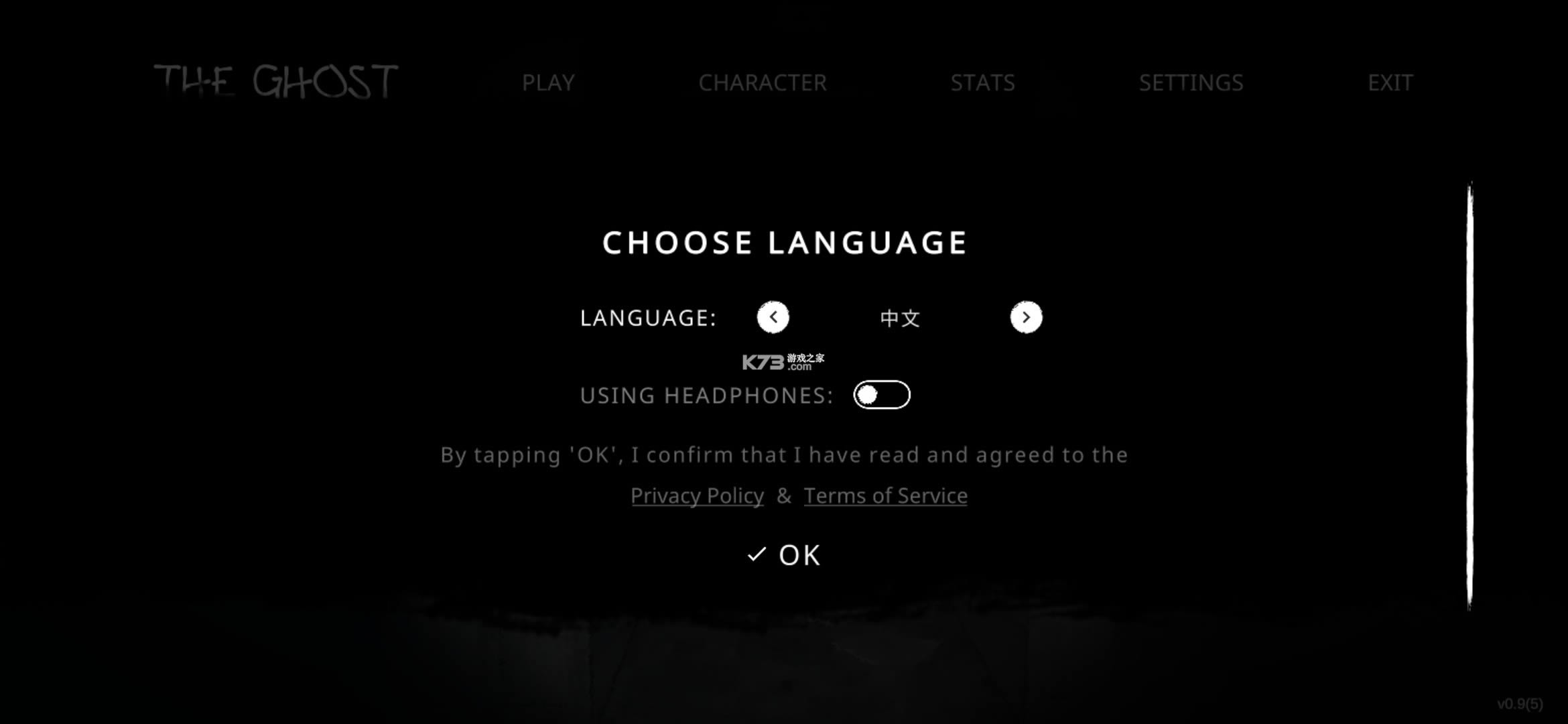Select EXIT from the top menu
The width and height of the screenshot is (1568, 724).
coord(1390,82)
